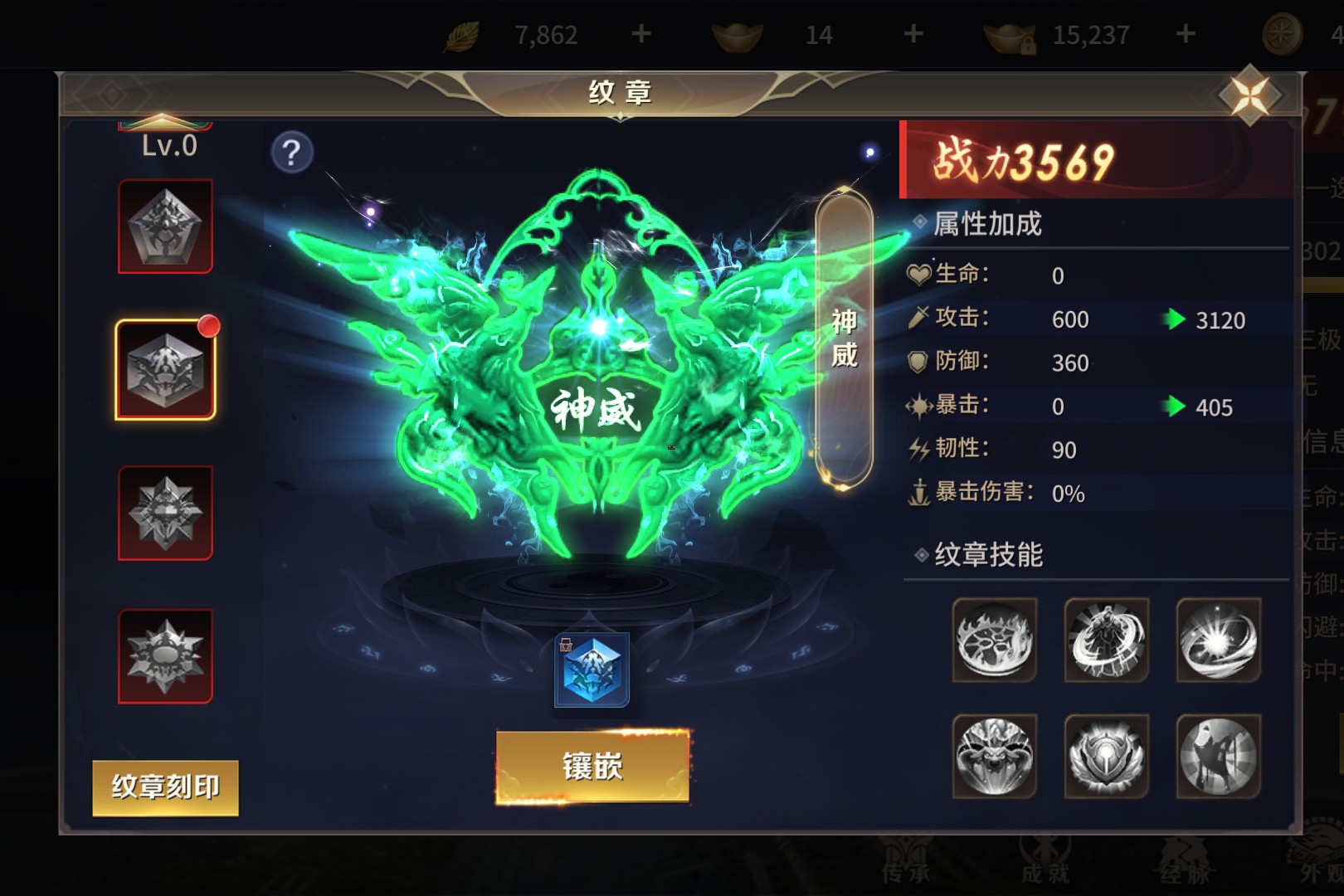Select the pentagon emblem slot
Viewport: 1344px width, 896px height.
coord(166,226)
